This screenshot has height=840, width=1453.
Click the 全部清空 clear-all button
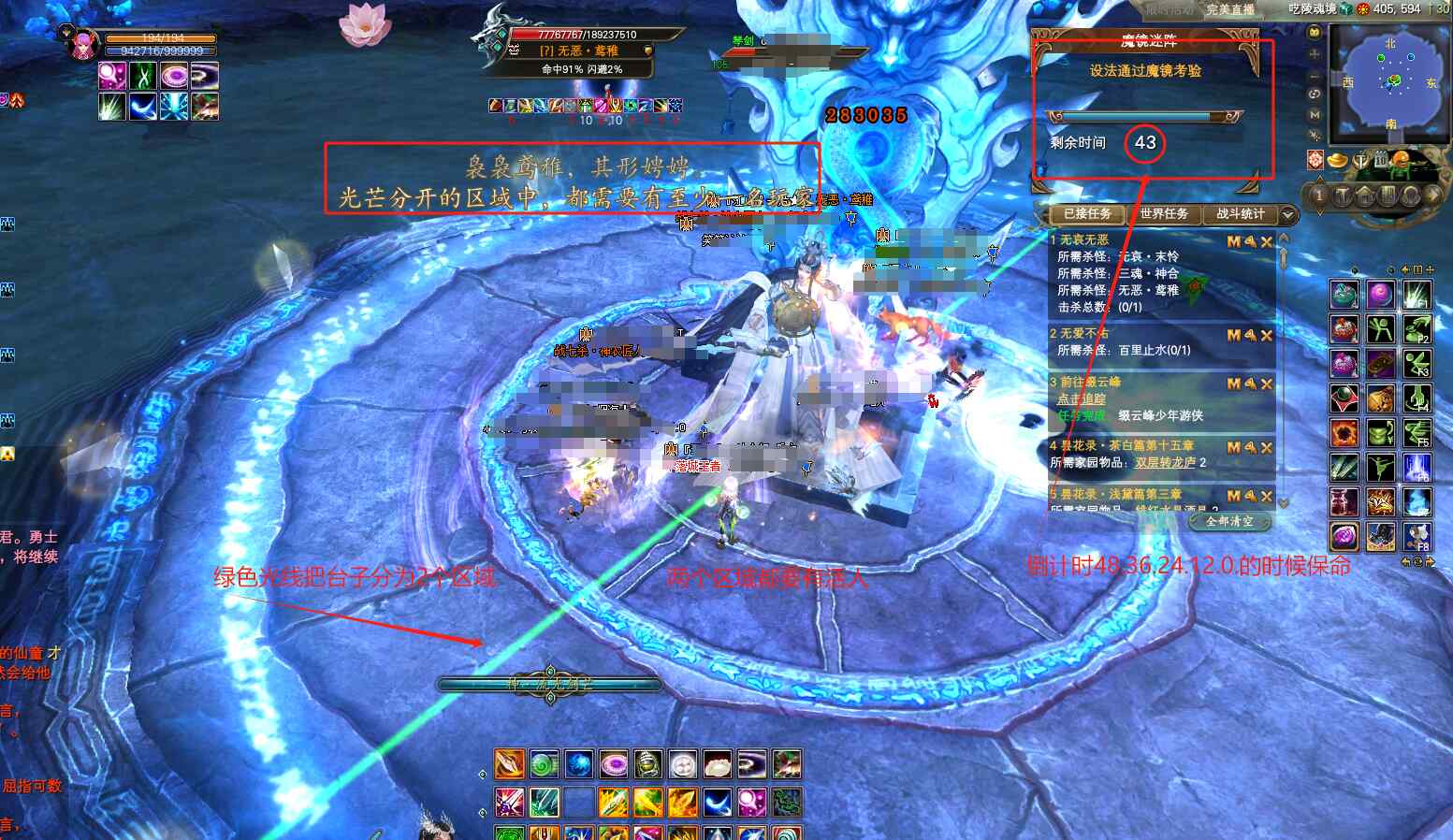point(1229,521)
